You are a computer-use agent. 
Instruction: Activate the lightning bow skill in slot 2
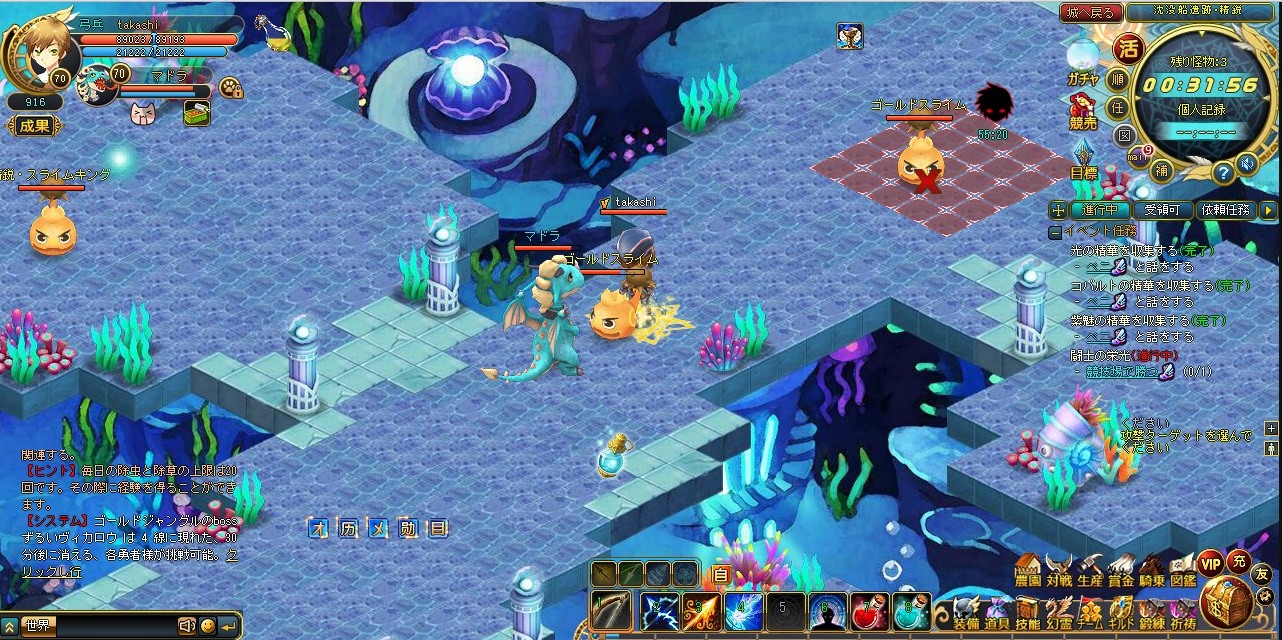point(660,611)
